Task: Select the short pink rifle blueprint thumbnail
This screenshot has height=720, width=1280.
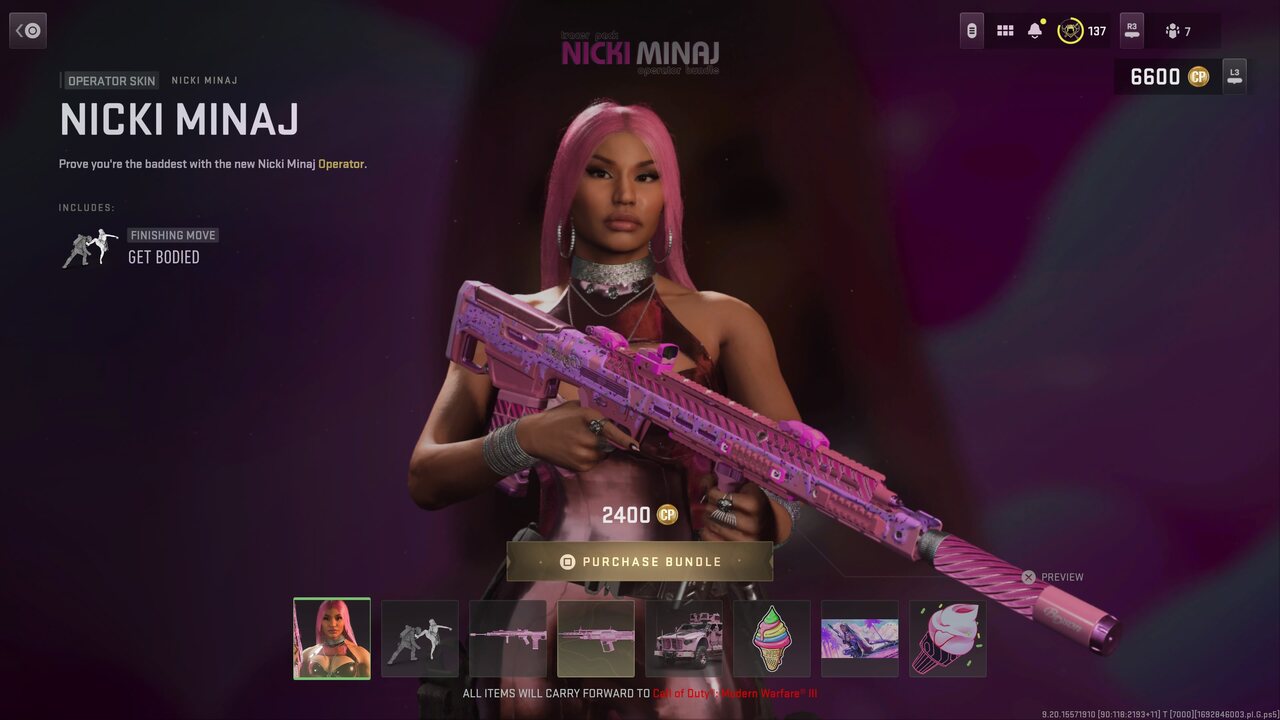Action: point(596,639)
